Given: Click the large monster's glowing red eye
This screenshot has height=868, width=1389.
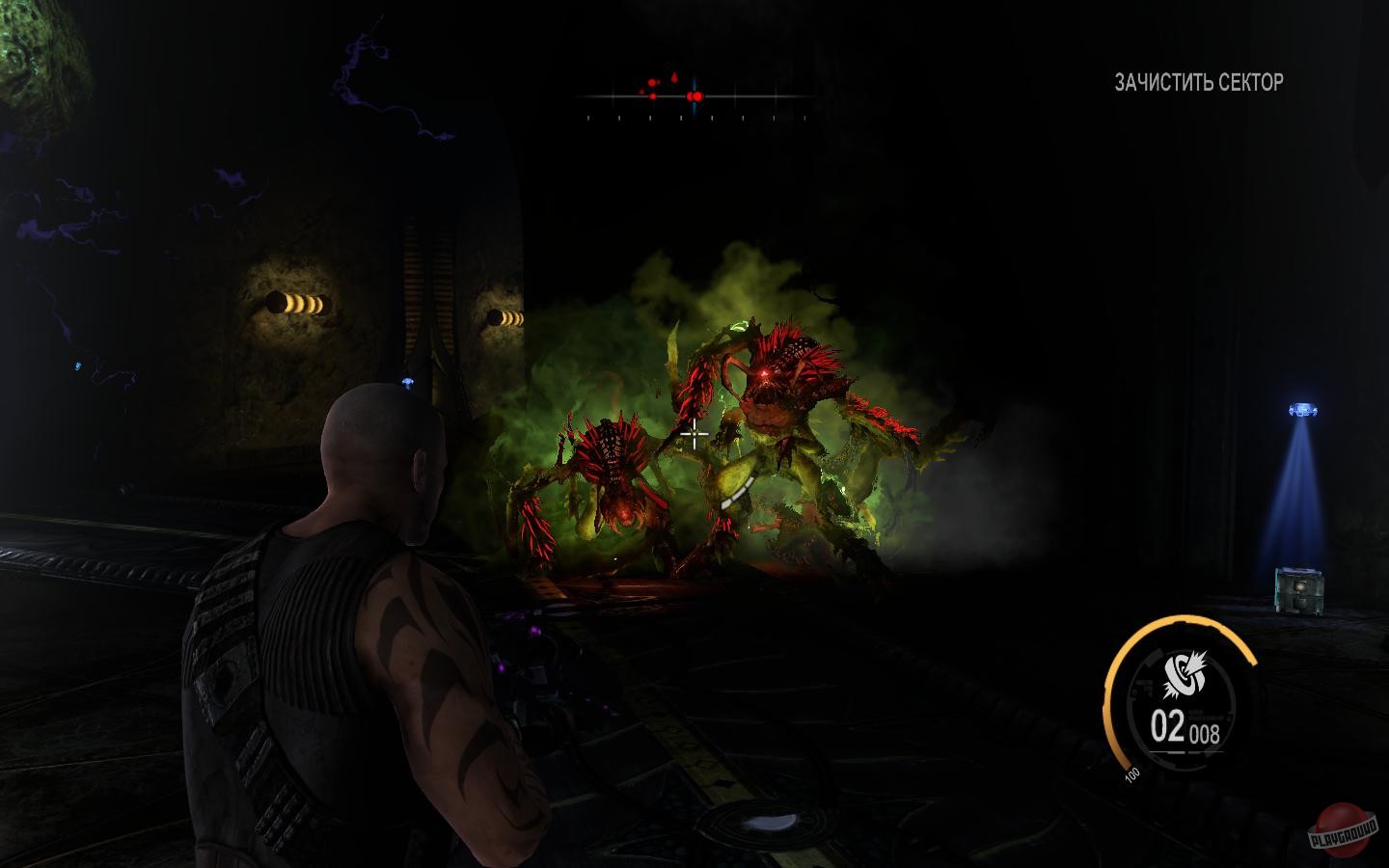Looking at the screenshot, I should click(762, 371).
